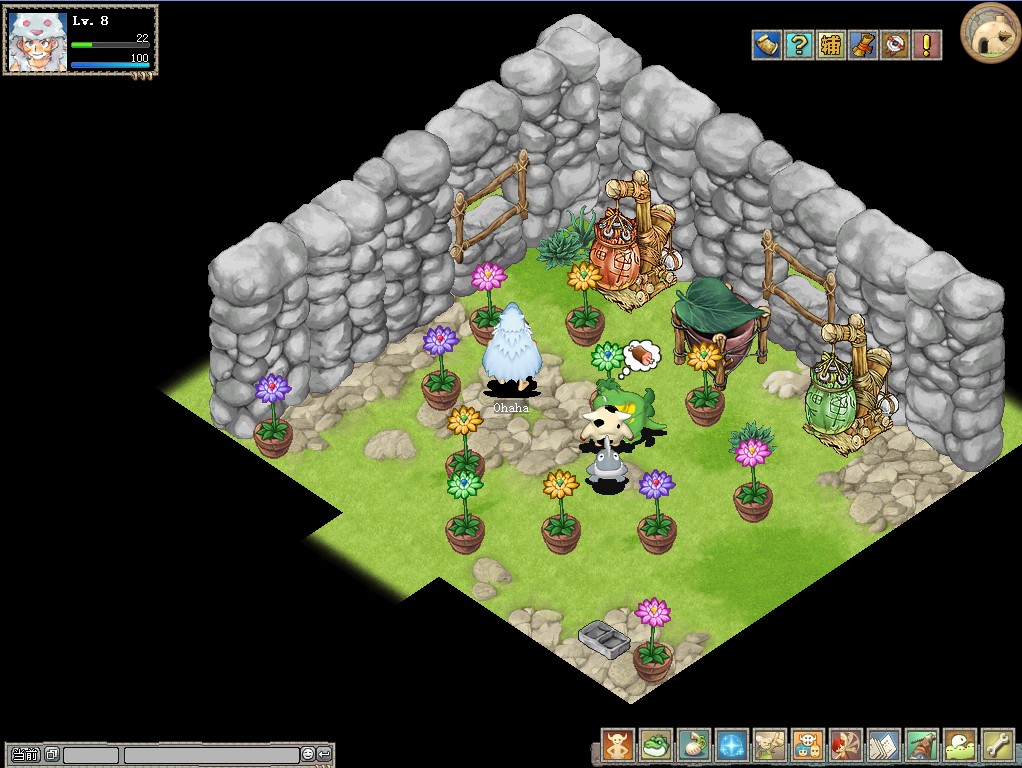Select the lifebuoy ring icon
The width and height of the screenshot is (1022, 768).
tap(895, 45)
